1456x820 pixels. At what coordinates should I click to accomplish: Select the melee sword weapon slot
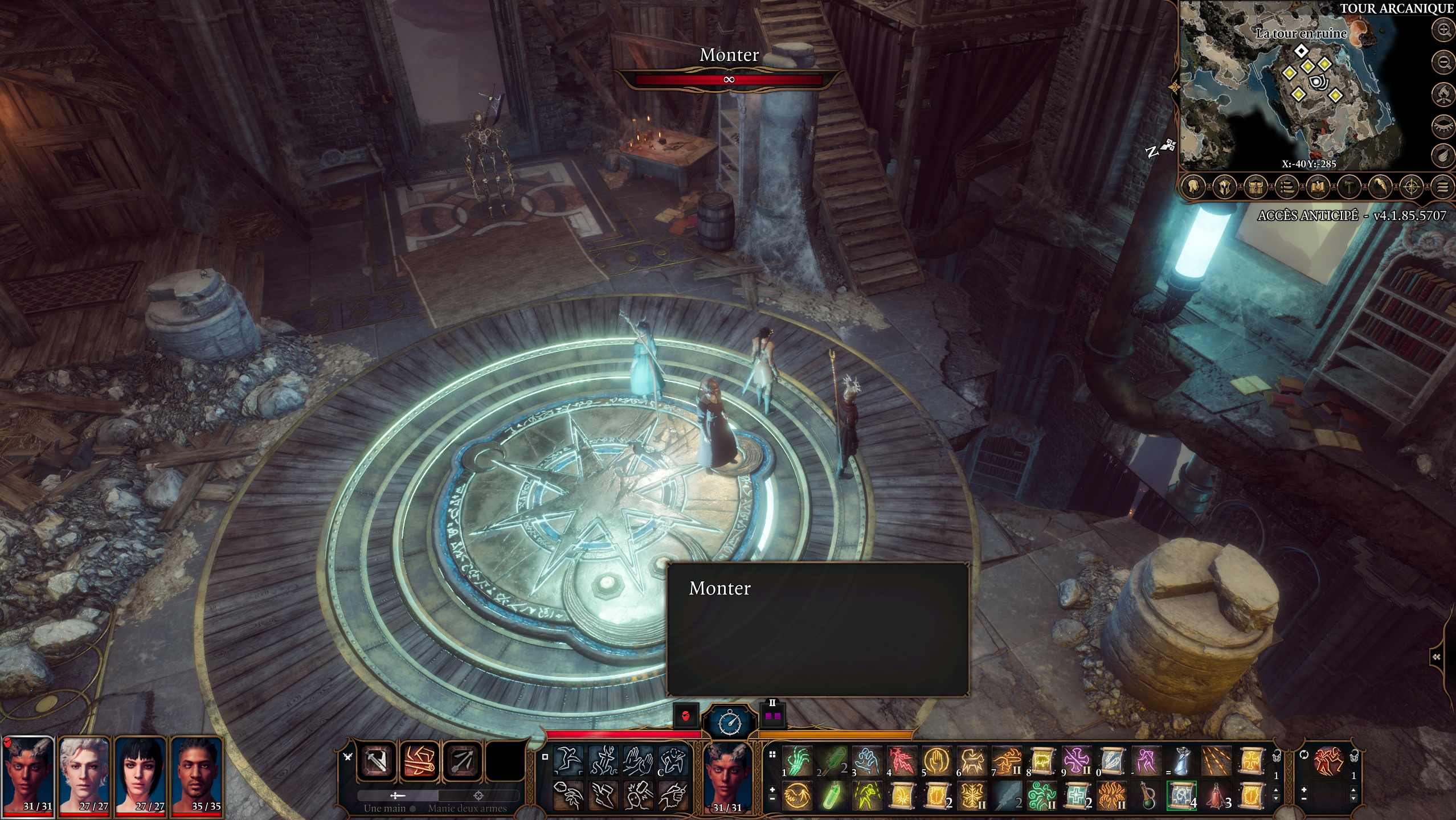[x=377, y=761]
